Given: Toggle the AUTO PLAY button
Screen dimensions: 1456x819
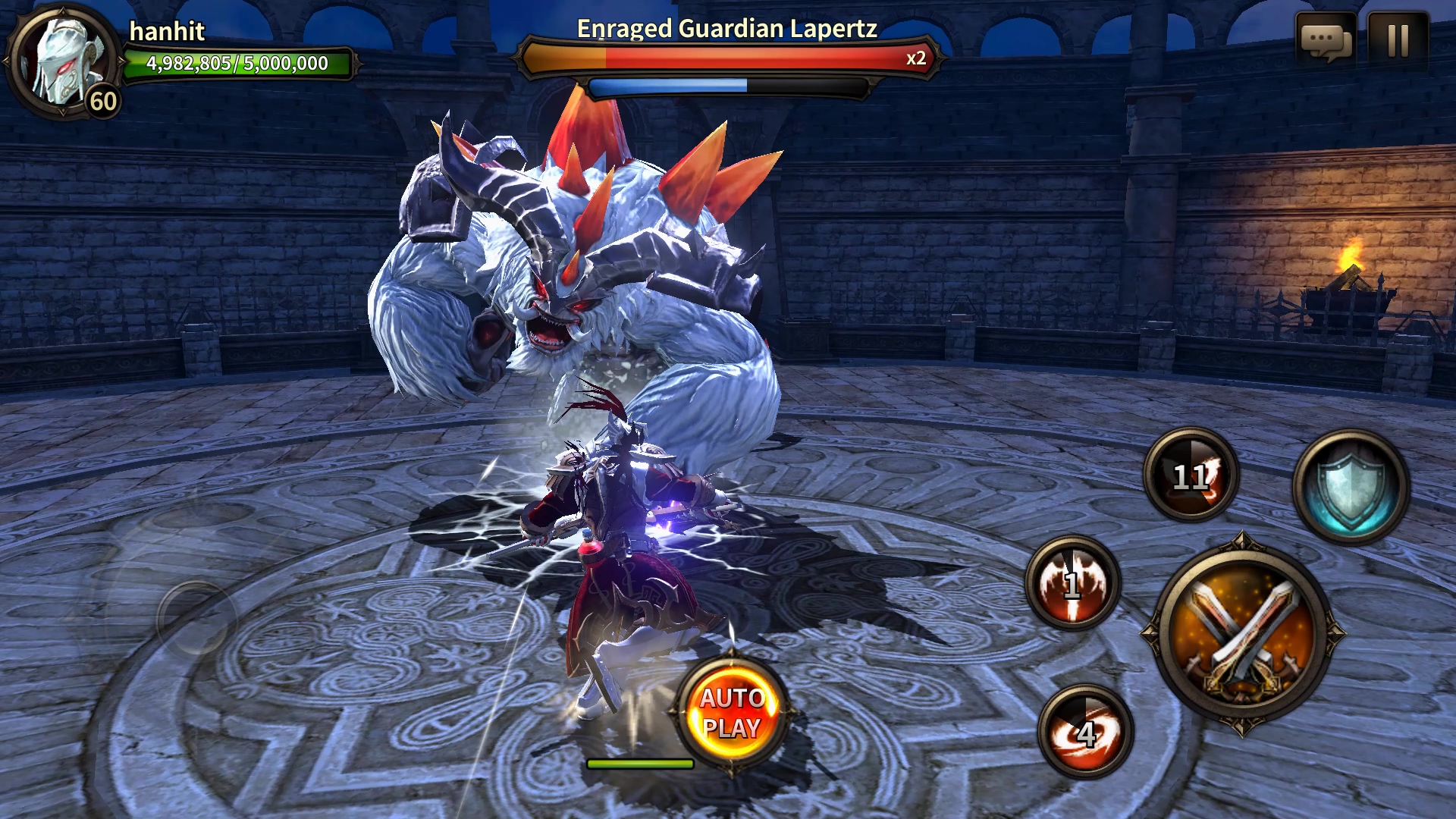Looking at the screenshot, I should [731, 713].
